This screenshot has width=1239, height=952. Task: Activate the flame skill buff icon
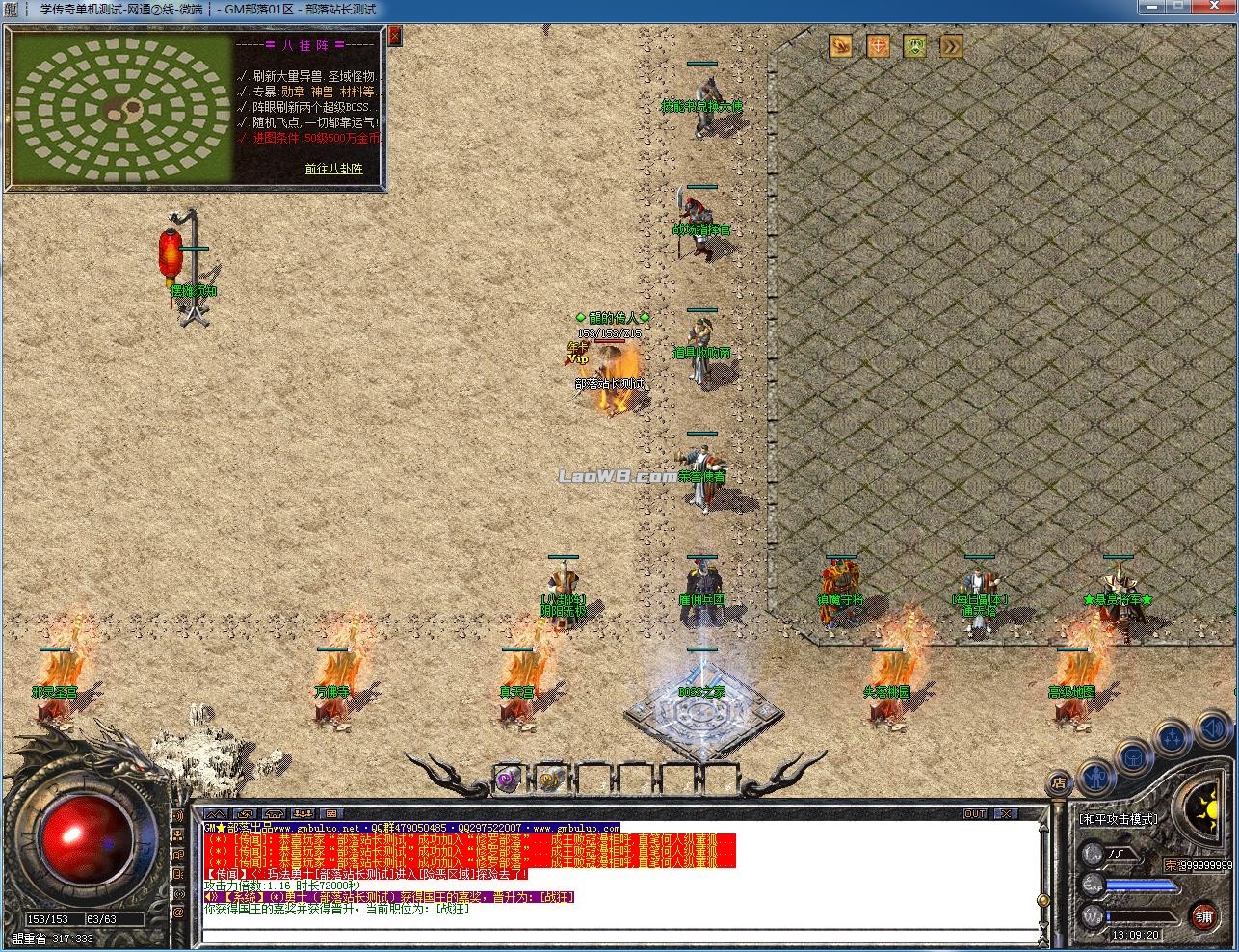coord(841,46)
